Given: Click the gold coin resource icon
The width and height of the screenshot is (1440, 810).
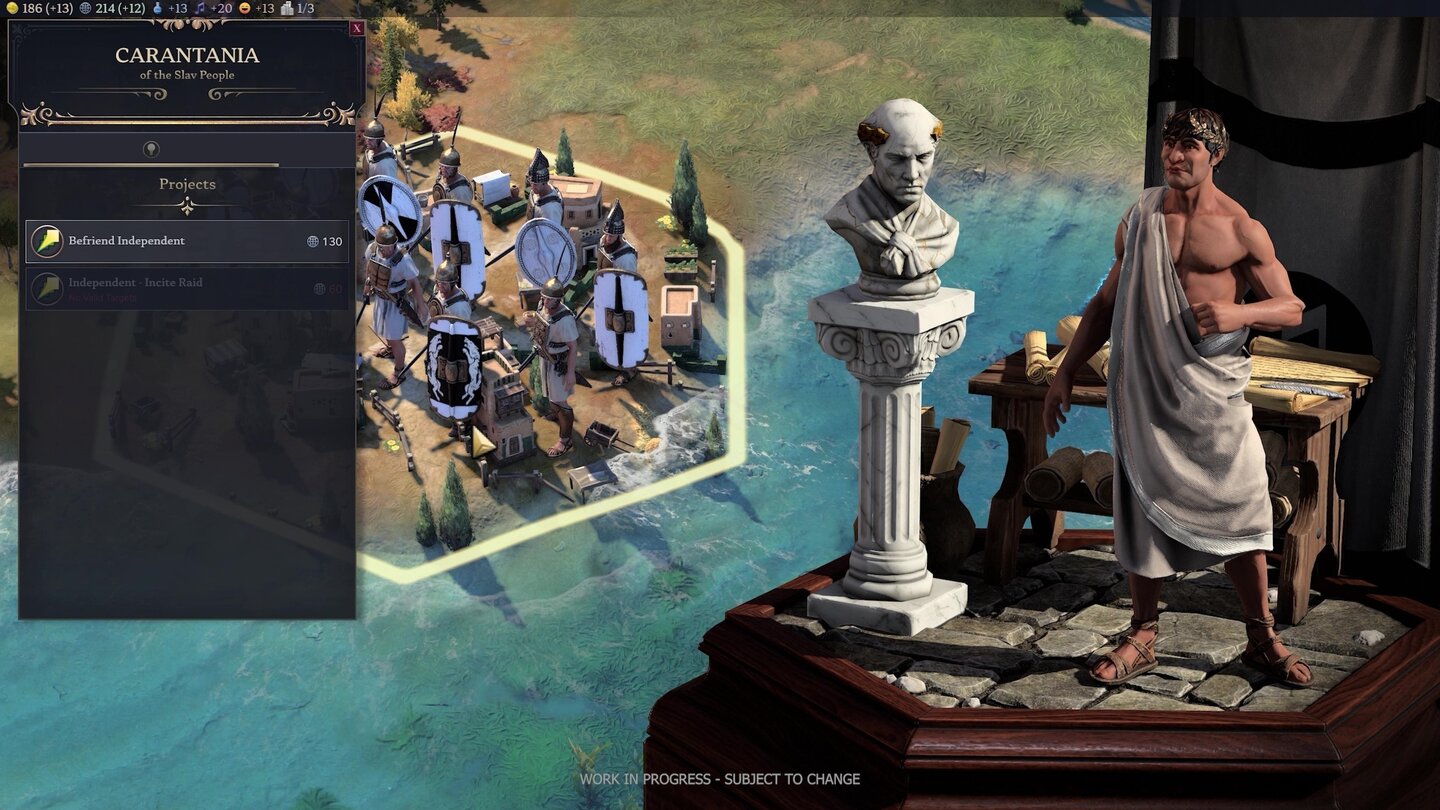Looking at the screenshot, I should [12, 9].
